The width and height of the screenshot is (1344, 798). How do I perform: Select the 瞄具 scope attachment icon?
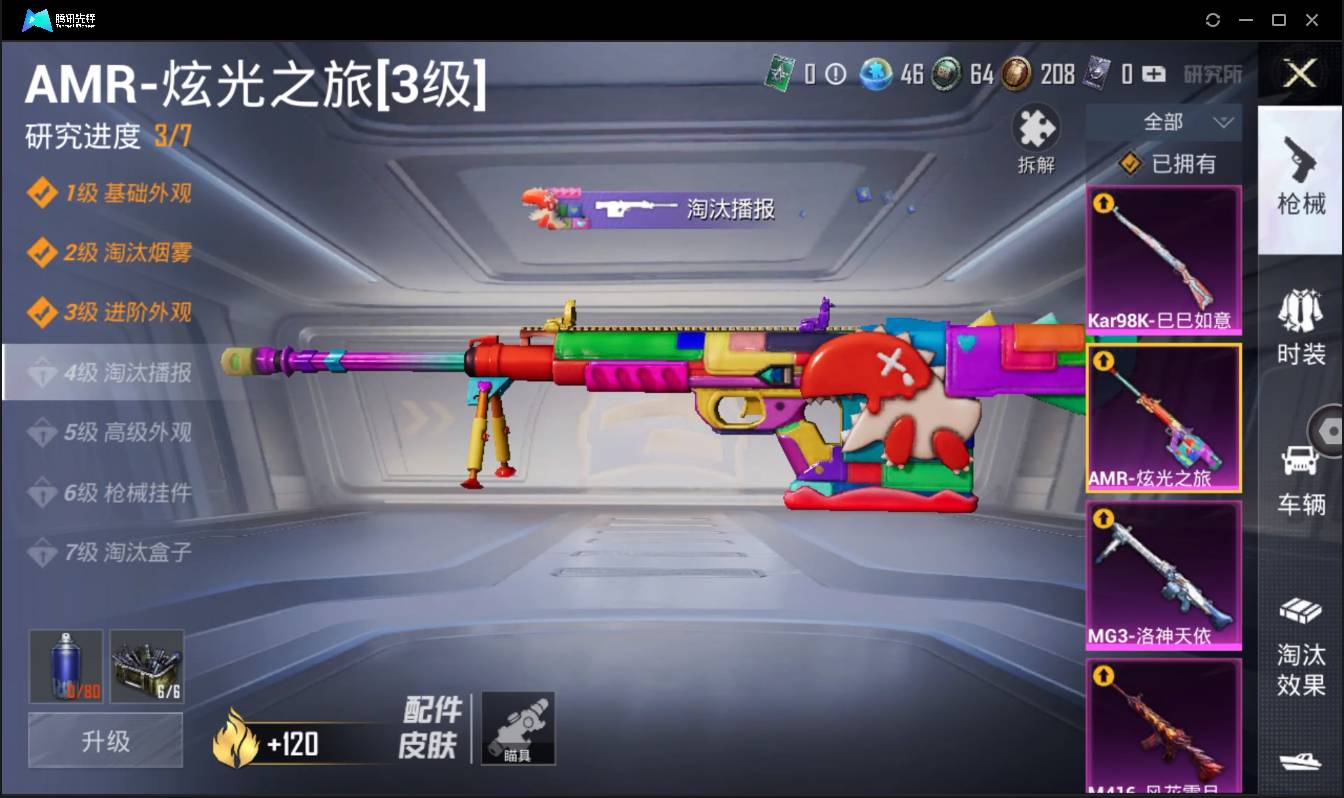pos(516,728)
